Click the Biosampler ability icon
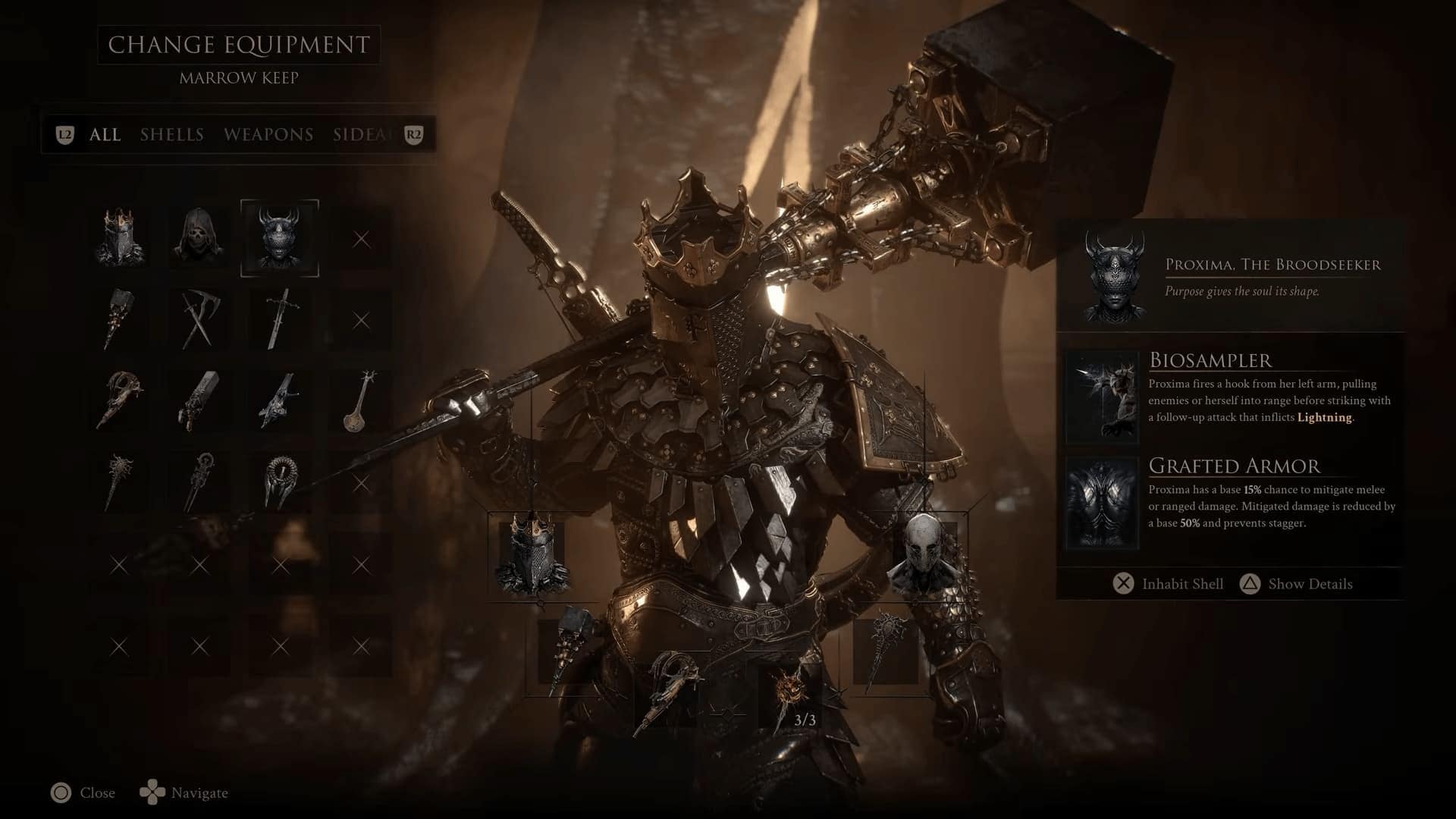Viewport: 1456px width, 819px height. [1102, 397]
